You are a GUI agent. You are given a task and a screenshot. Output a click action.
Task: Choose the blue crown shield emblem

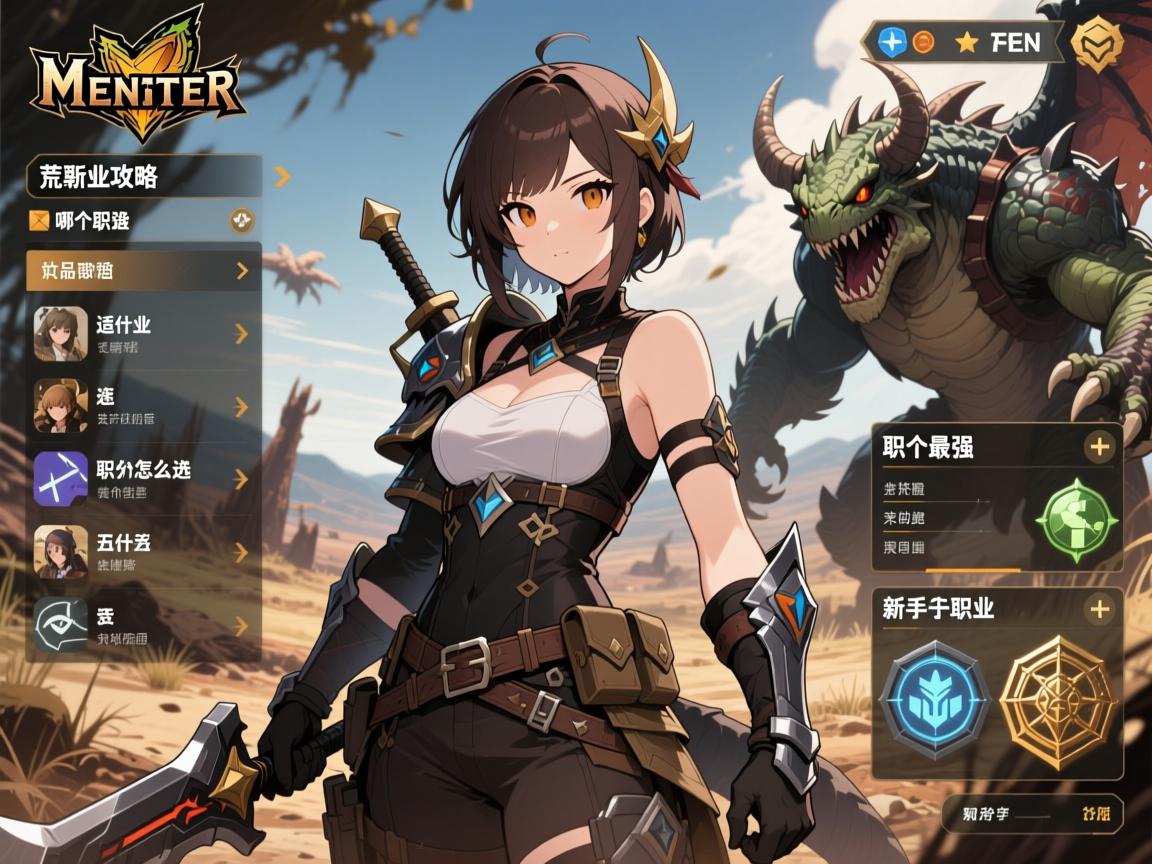click(x=934, y=699)
